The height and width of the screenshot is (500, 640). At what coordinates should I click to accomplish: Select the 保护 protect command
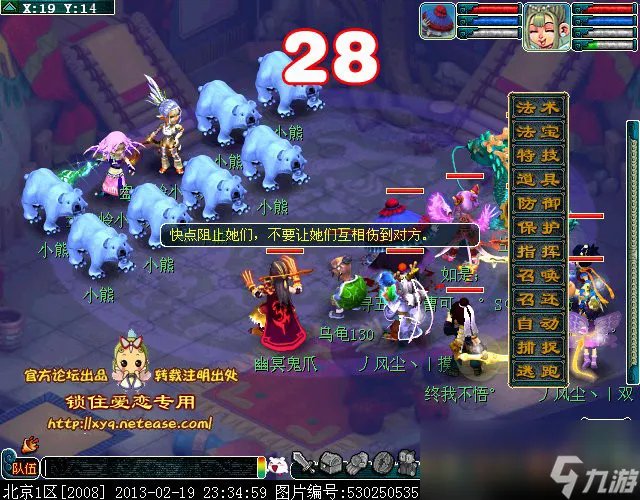[538, 228]
